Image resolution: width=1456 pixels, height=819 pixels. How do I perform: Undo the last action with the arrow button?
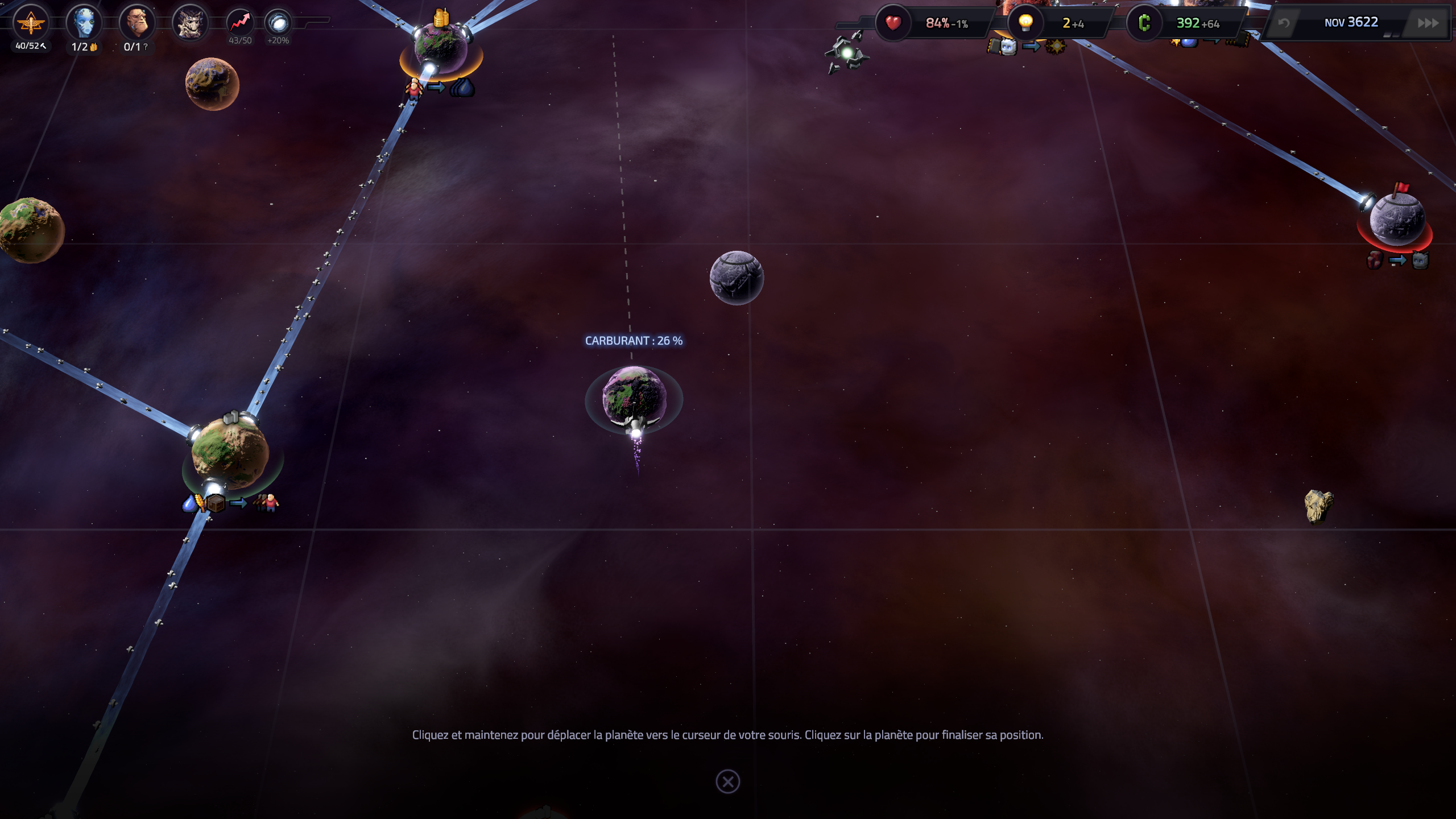point(1284,23)
